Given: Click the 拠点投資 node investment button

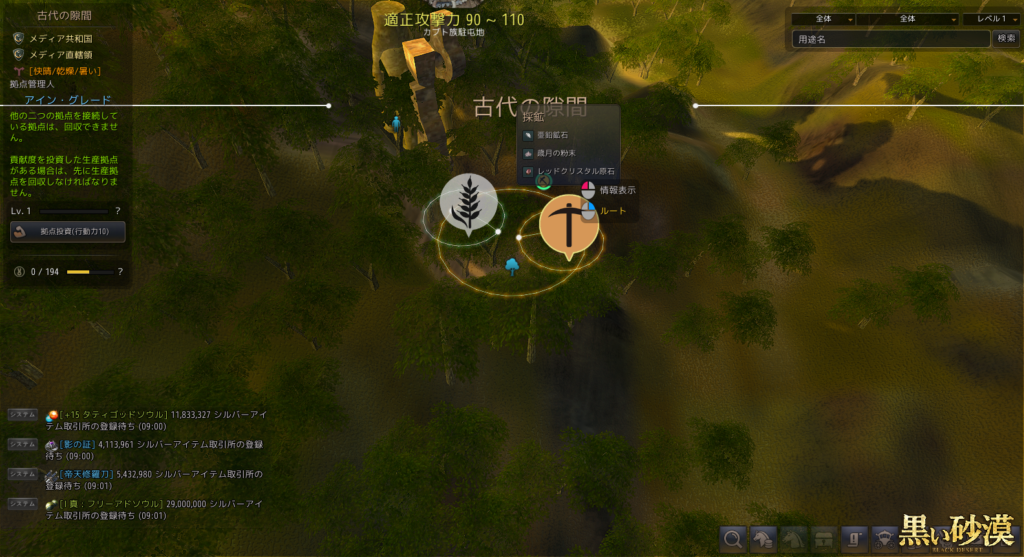Looking at the screenshot, I should coord(68,231).
